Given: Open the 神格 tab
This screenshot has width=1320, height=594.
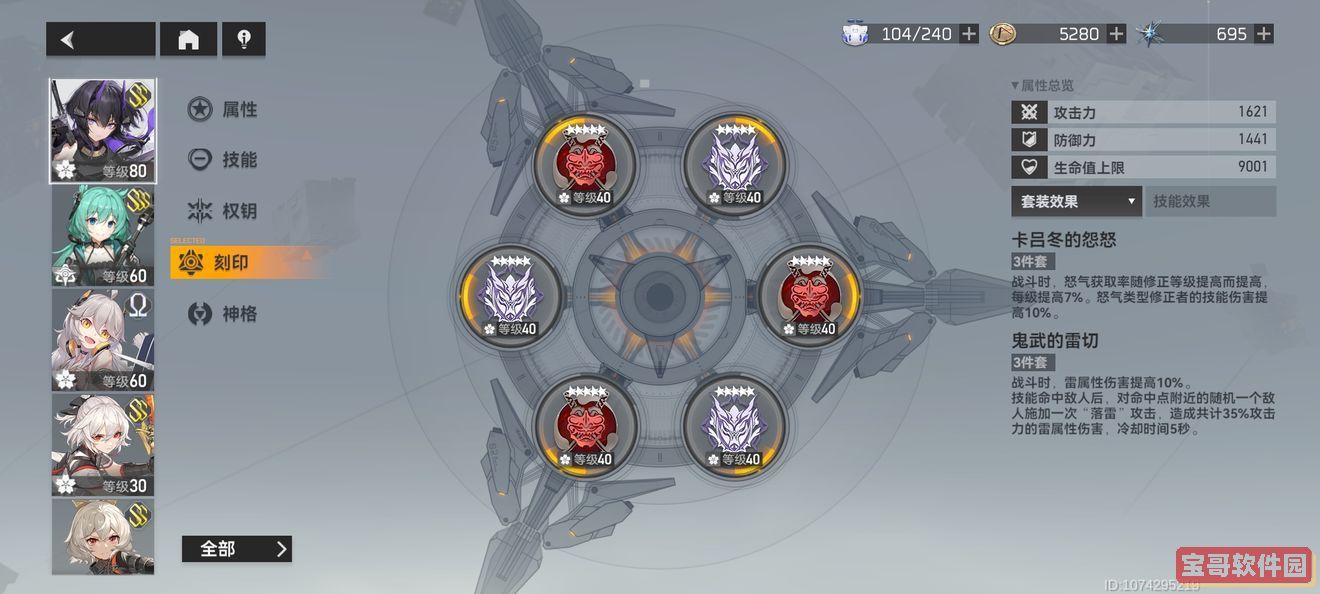Looking at the screenshot, I should [x=224, y=314].
